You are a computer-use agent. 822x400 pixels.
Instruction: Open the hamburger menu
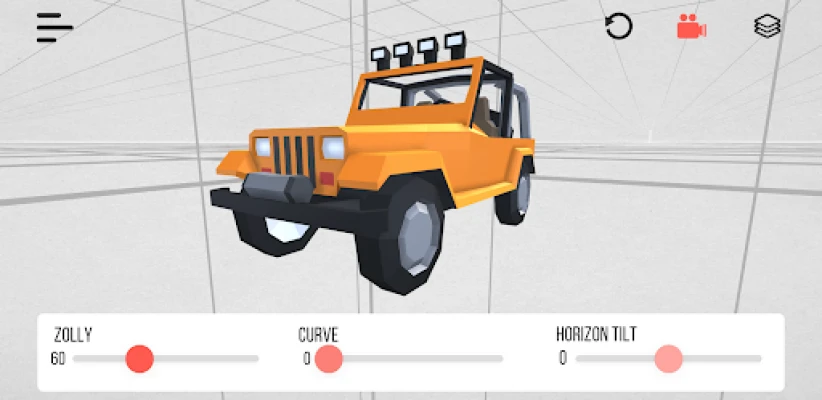click(x=55, y=28)
